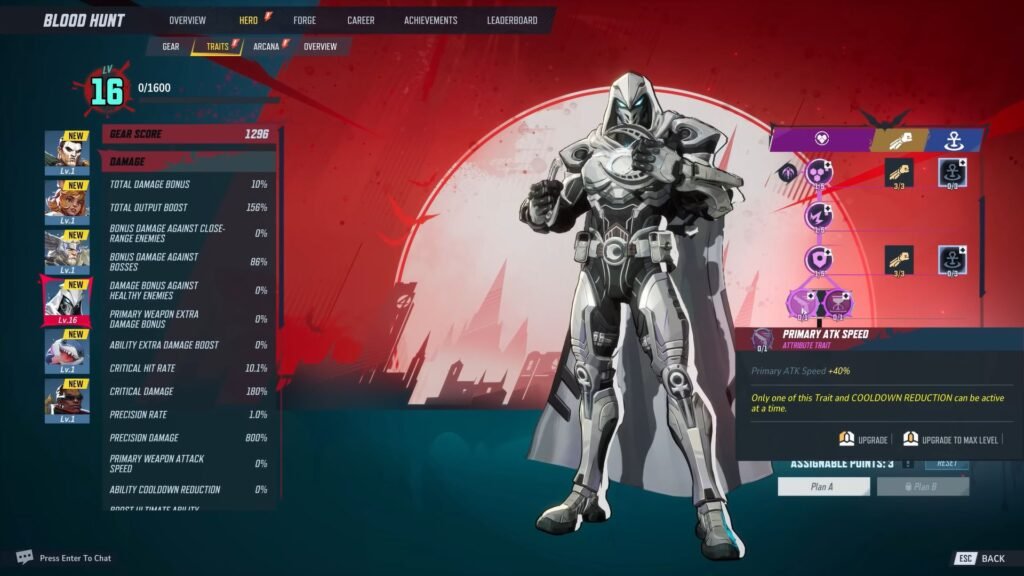Open the Career tab
1024x576 pixels.
pos(360,20)
